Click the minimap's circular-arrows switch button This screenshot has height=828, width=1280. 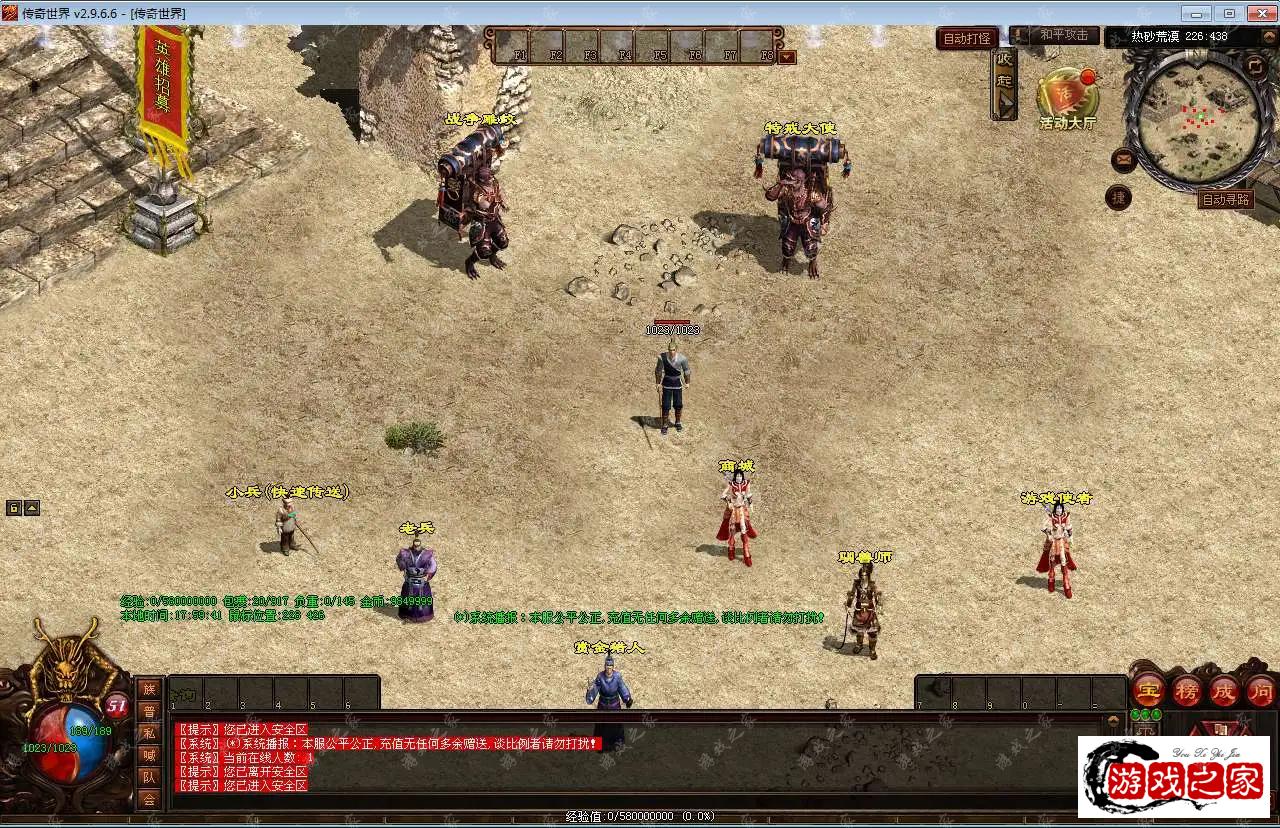pyautogui.click(x=1255, y=66)
